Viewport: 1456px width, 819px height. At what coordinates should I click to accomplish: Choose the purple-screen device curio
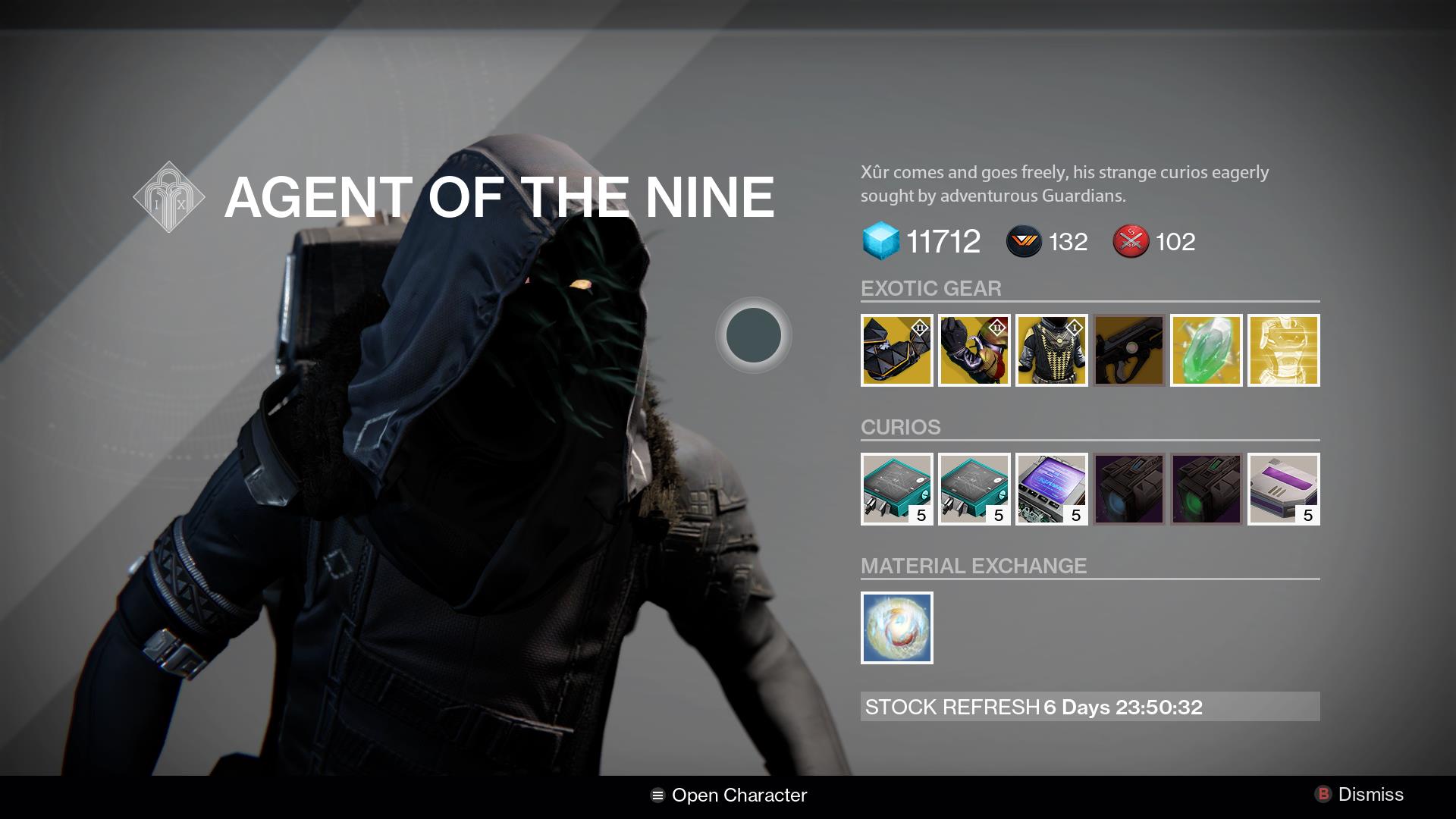click(x=1051, y=489)
